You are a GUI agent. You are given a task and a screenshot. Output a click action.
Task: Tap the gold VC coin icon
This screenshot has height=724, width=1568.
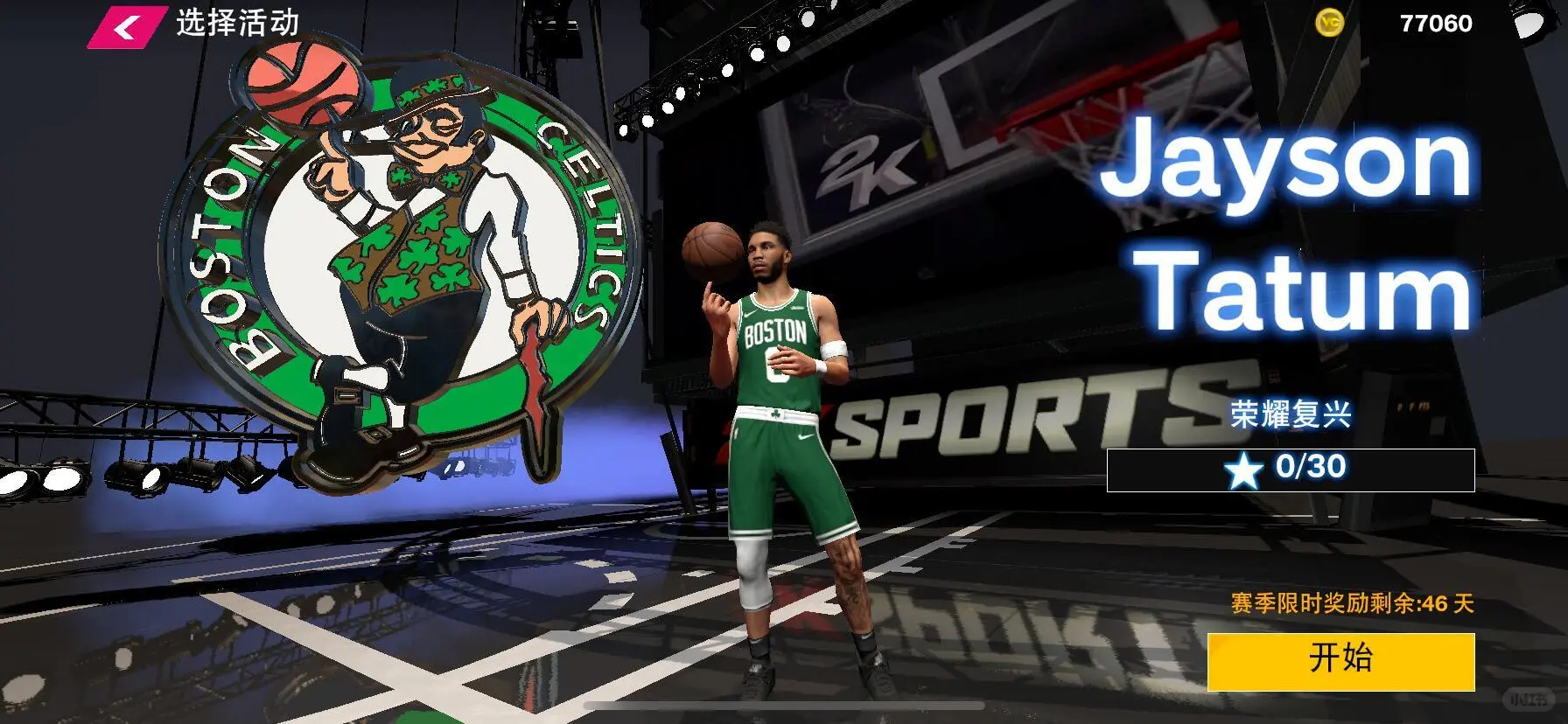pos(1330,24)
